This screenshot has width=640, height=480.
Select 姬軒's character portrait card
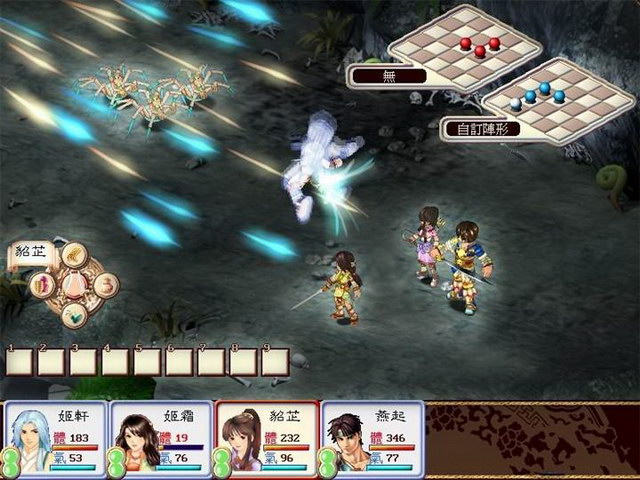pos(54,439)
